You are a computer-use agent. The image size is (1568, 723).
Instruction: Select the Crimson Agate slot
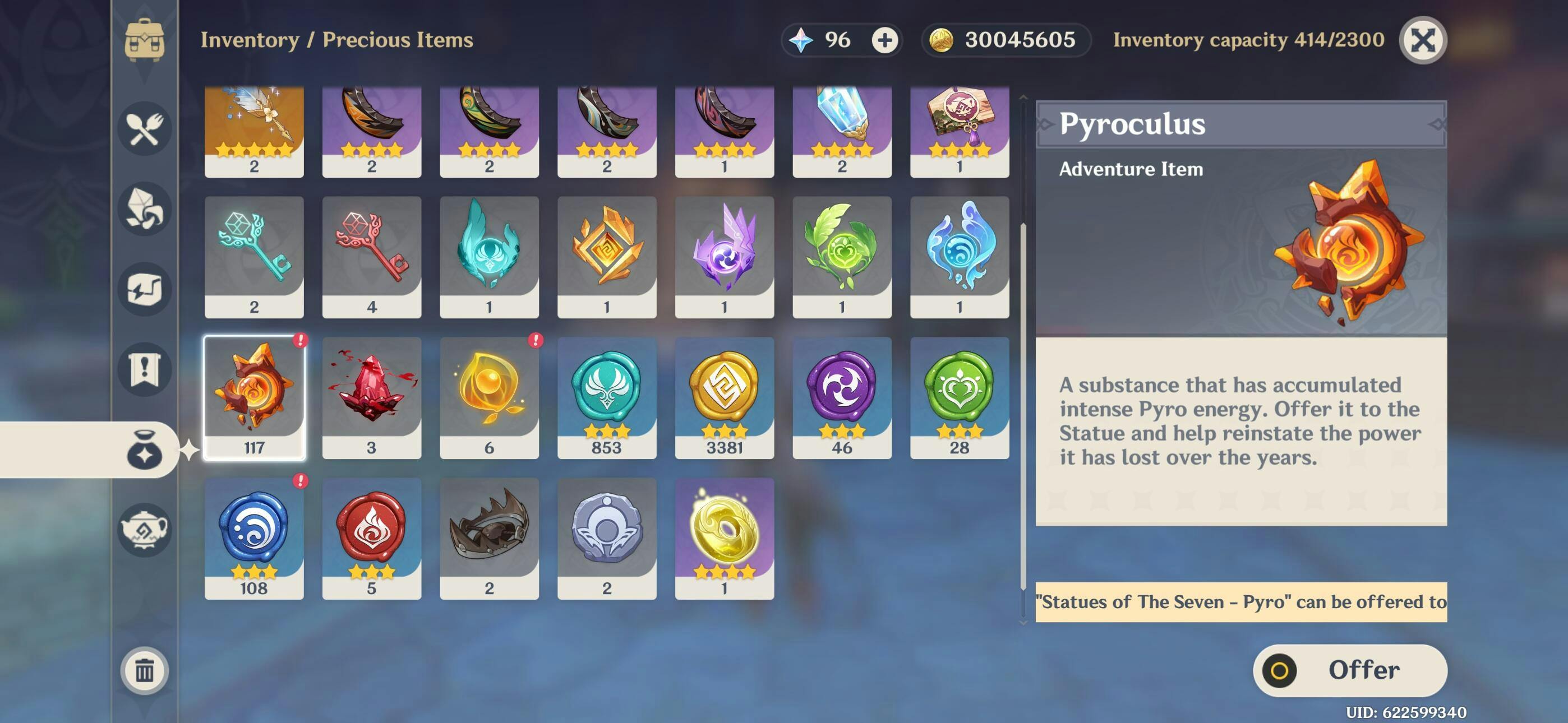[371, 397]
